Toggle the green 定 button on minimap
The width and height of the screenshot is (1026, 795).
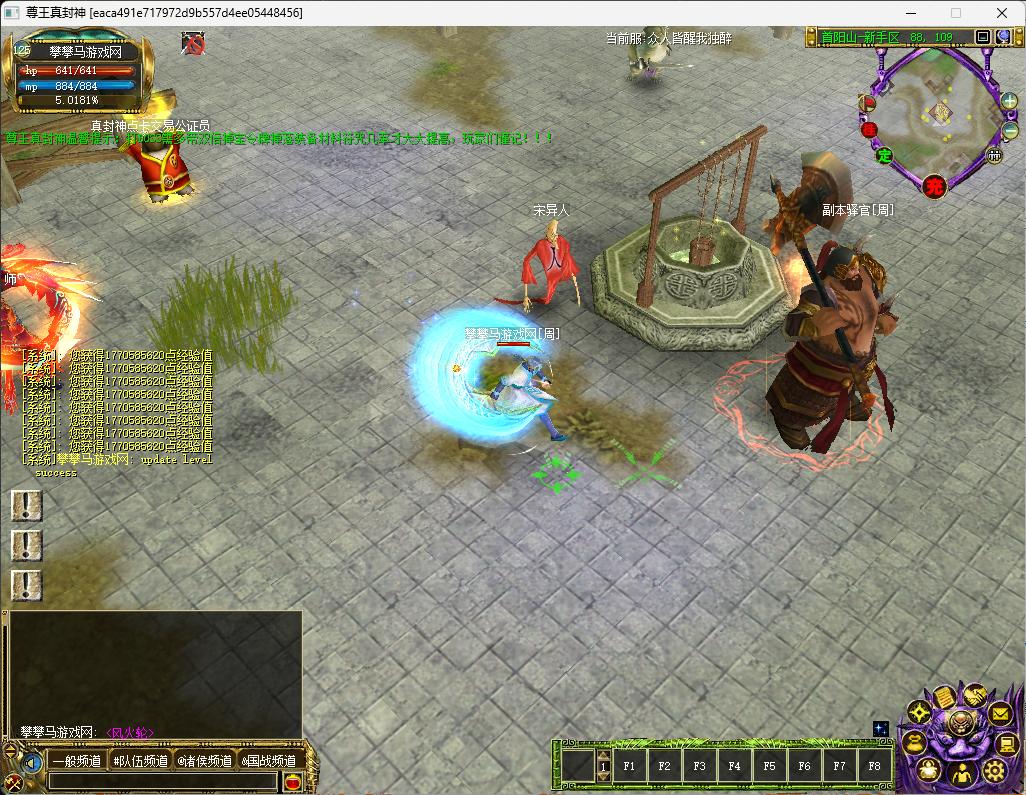pyautogui.click(x=884, y=155)
